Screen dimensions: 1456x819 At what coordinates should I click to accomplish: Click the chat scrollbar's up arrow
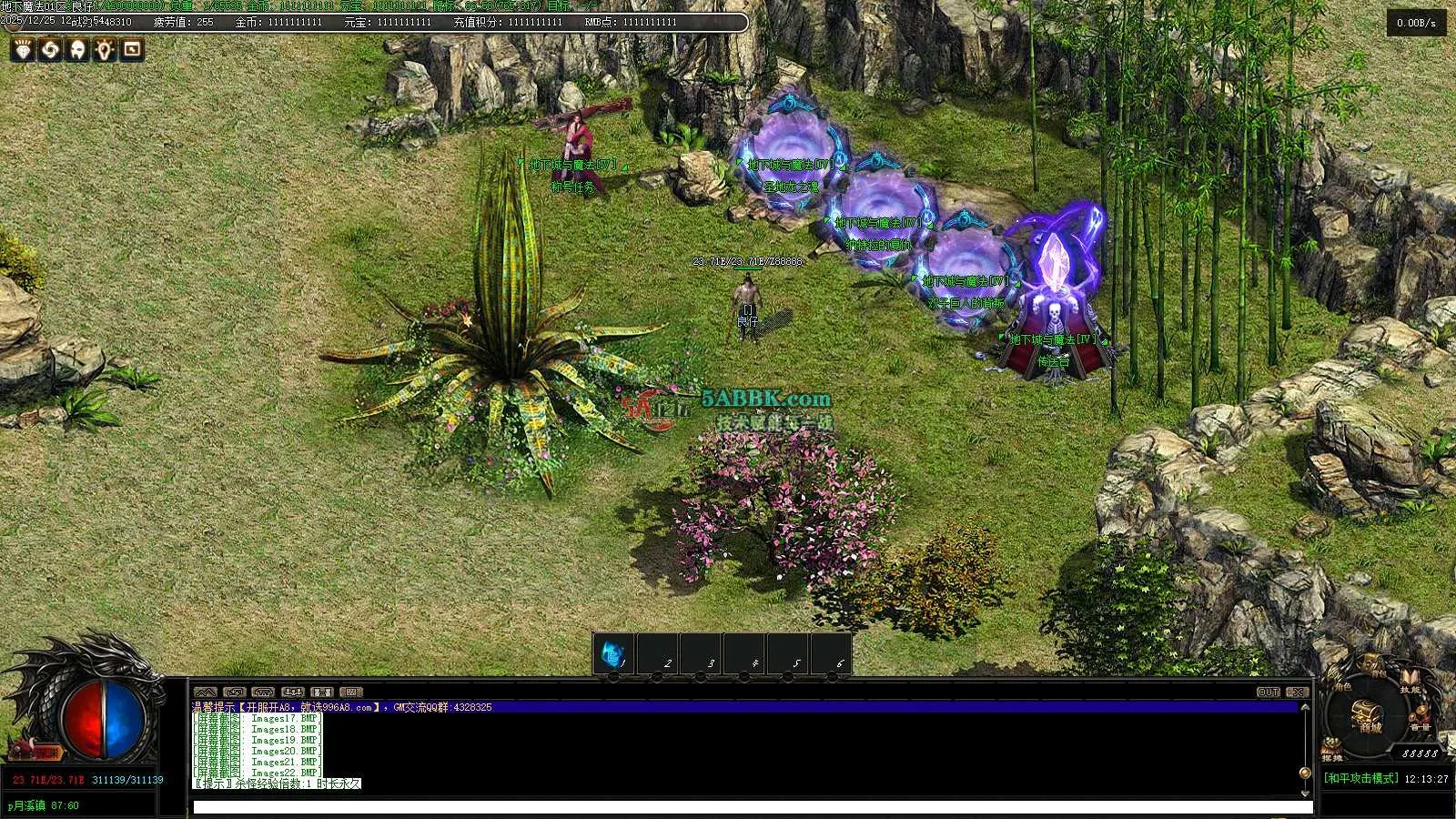[x=1305, y=707]
